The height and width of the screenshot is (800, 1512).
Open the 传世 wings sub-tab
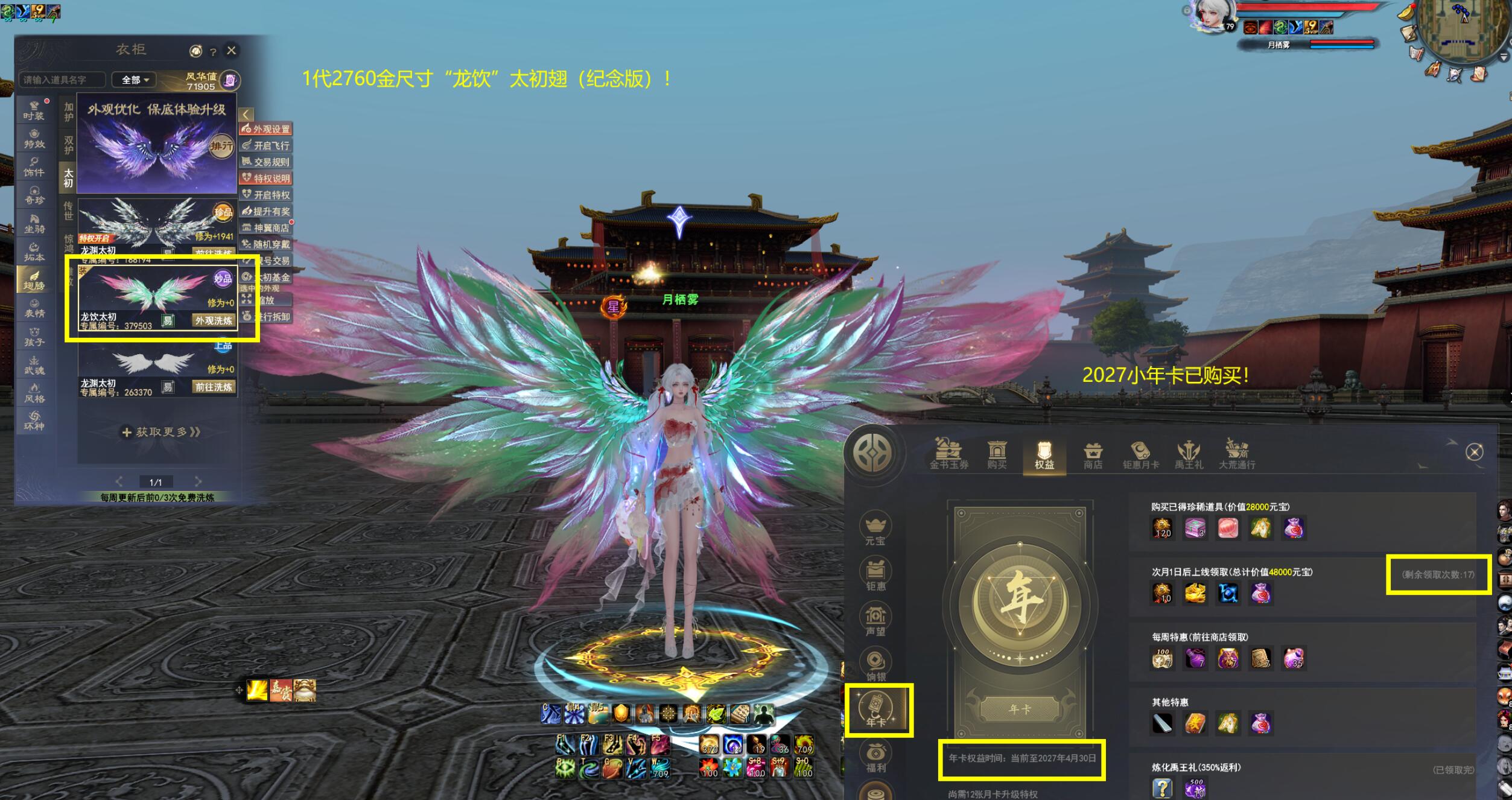[68, 211]
